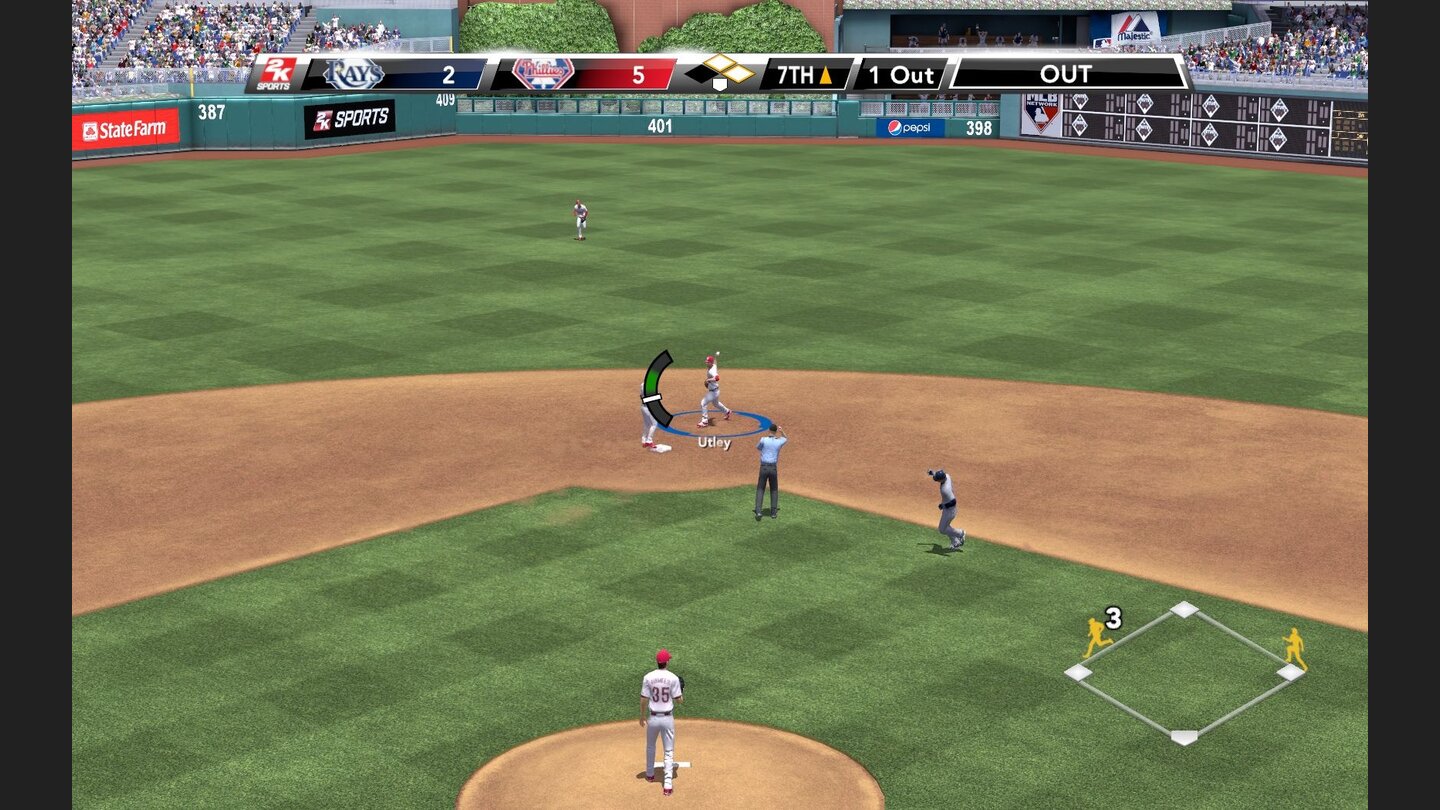Open the inning indicator showing 7TH
This screenshot has width=1440, height=810.
click(796, 74)
